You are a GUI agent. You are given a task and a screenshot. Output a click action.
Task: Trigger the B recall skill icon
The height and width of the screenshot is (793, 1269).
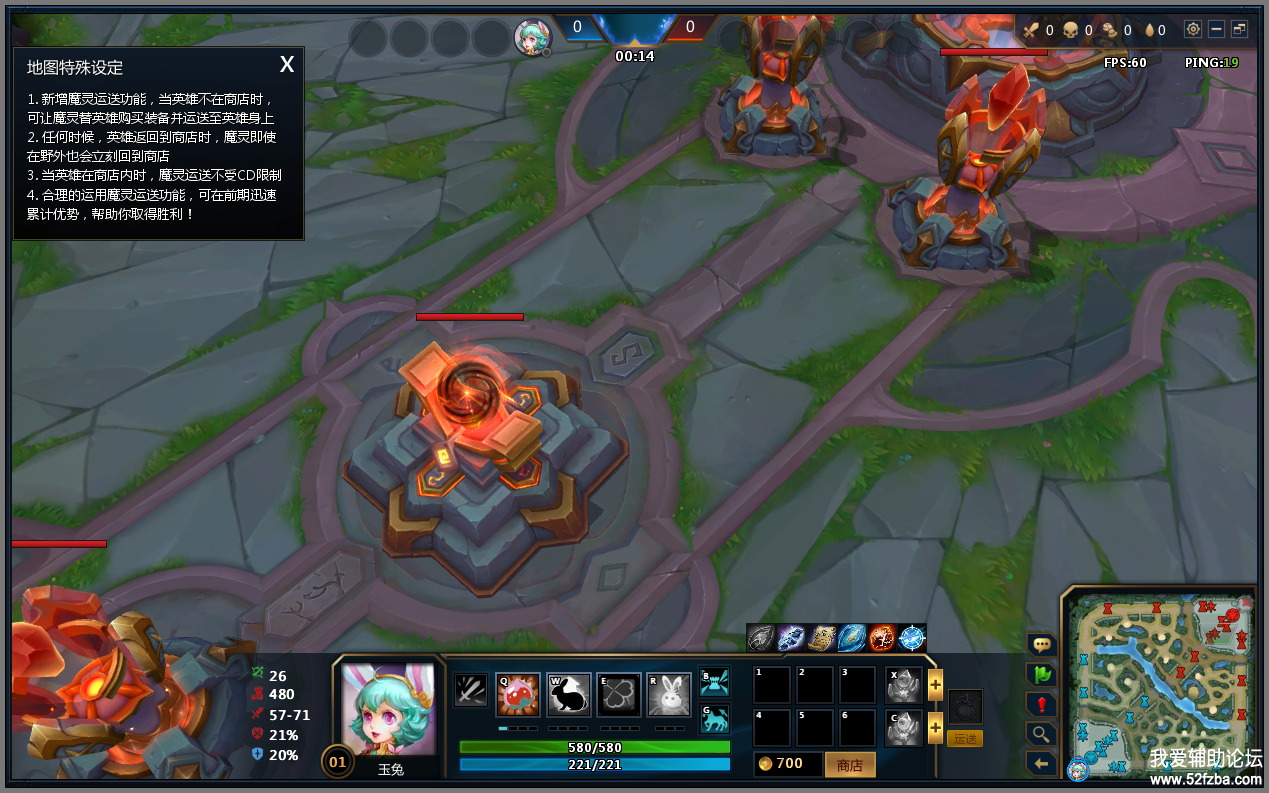coord(714,682)
